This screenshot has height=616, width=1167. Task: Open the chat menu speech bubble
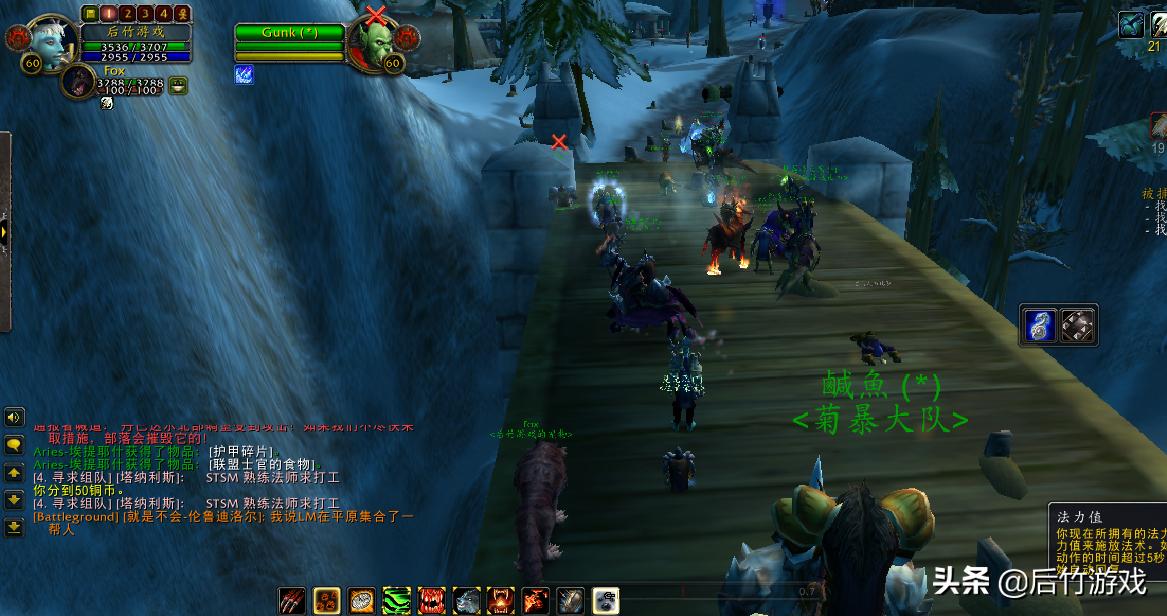point(14,445)
